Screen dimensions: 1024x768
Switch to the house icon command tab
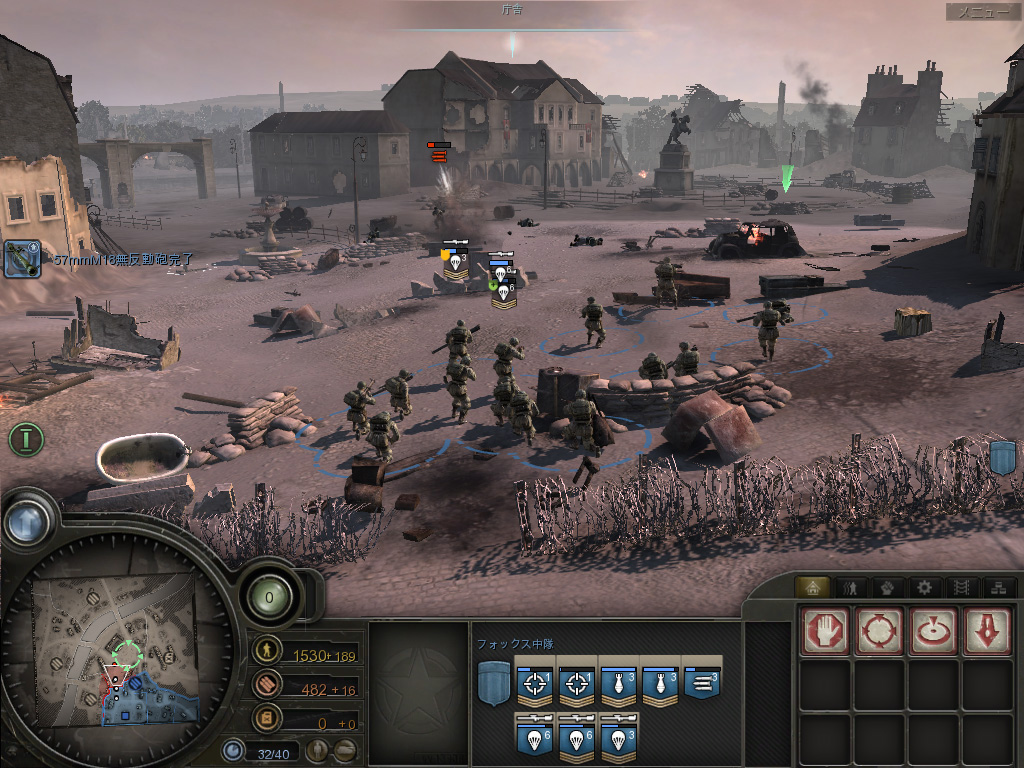click(x=812, y=587)
